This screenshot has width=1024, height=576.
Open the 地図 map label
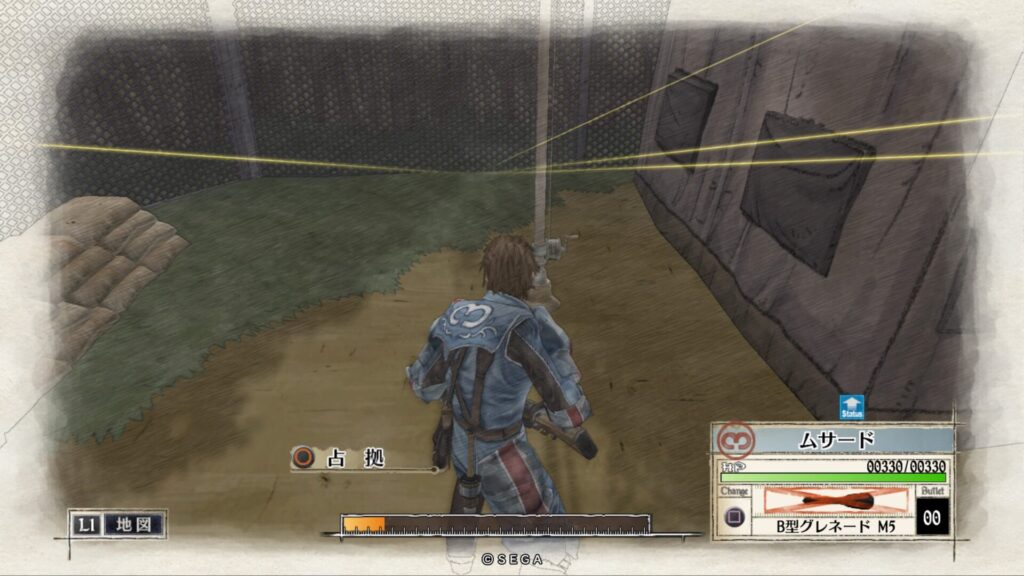[x=132, y=524]
